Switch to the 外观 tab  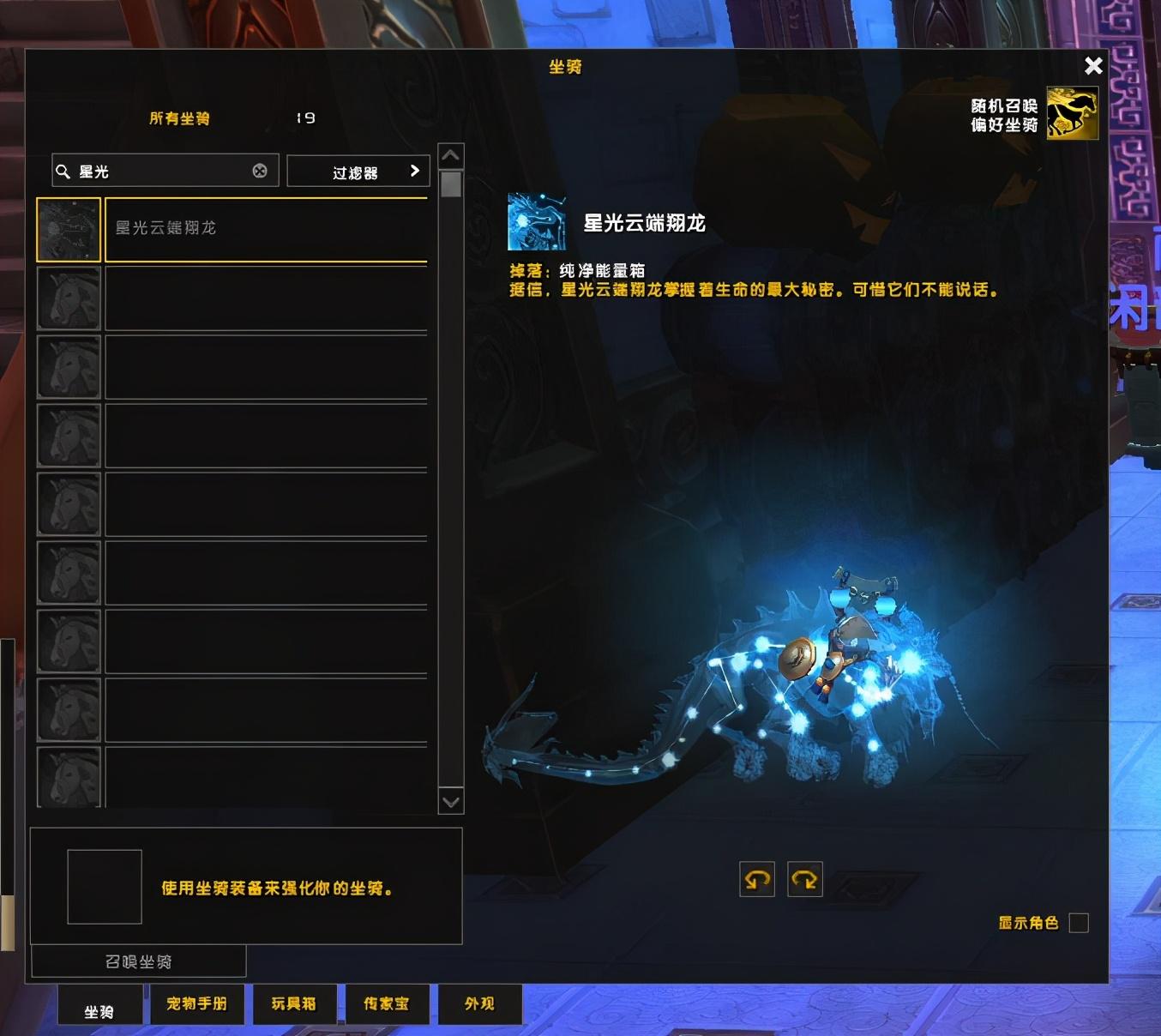tap(478, 1003)
